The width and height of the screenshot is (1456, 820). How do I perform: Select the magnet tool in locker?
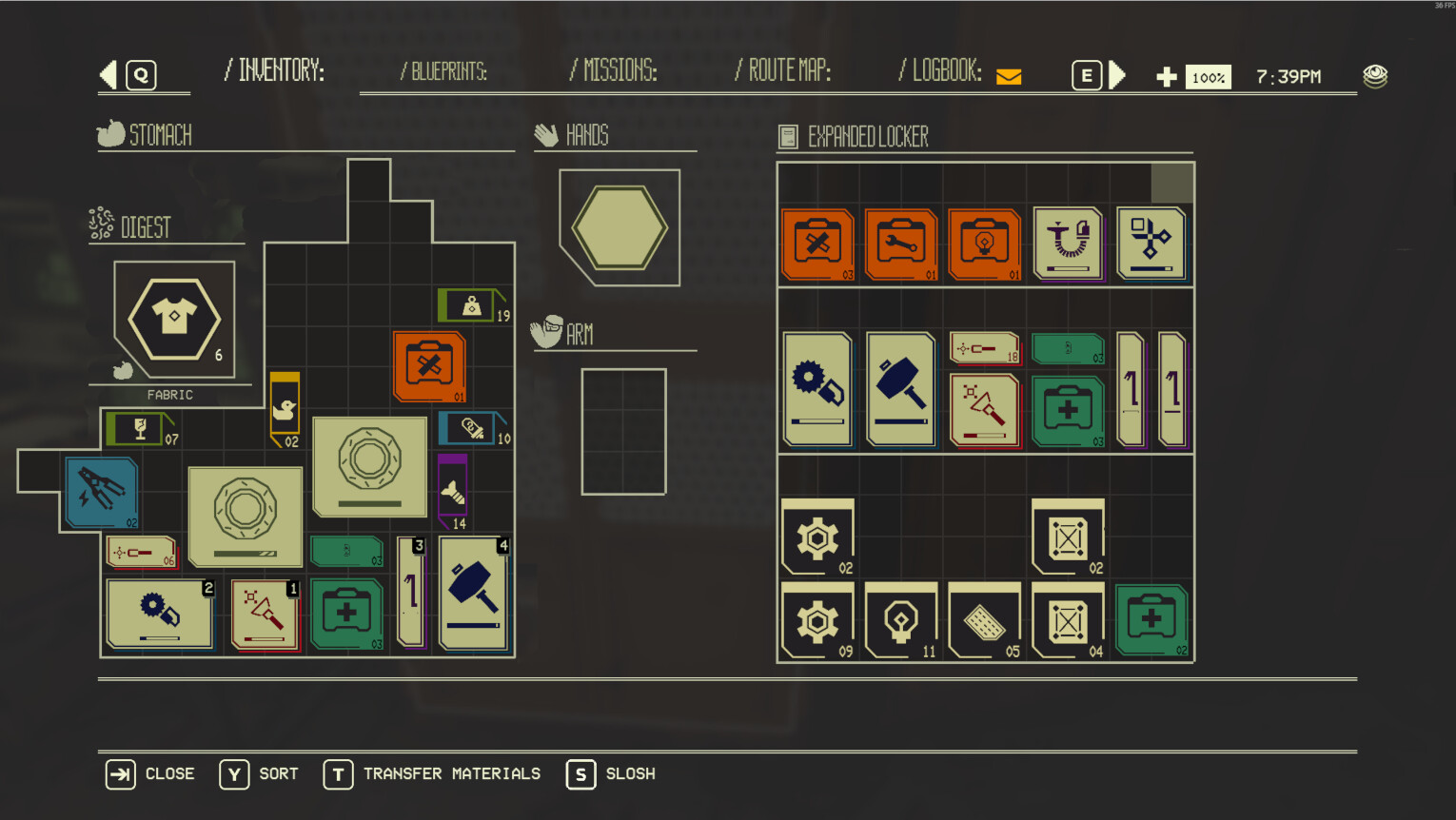point(1068,243)
